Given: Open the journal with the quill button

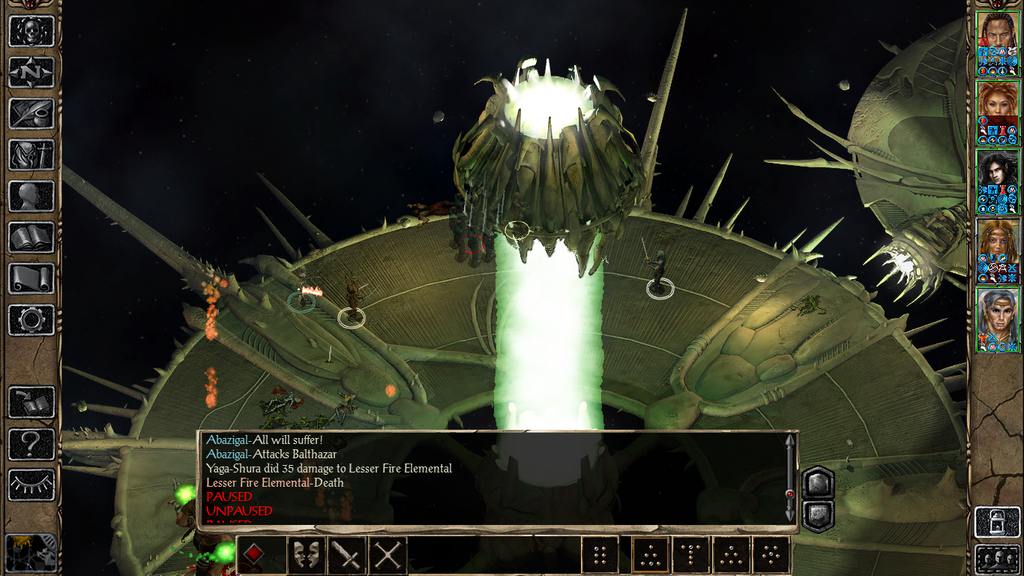Looking at the screenshot, I should click(31, 113).
